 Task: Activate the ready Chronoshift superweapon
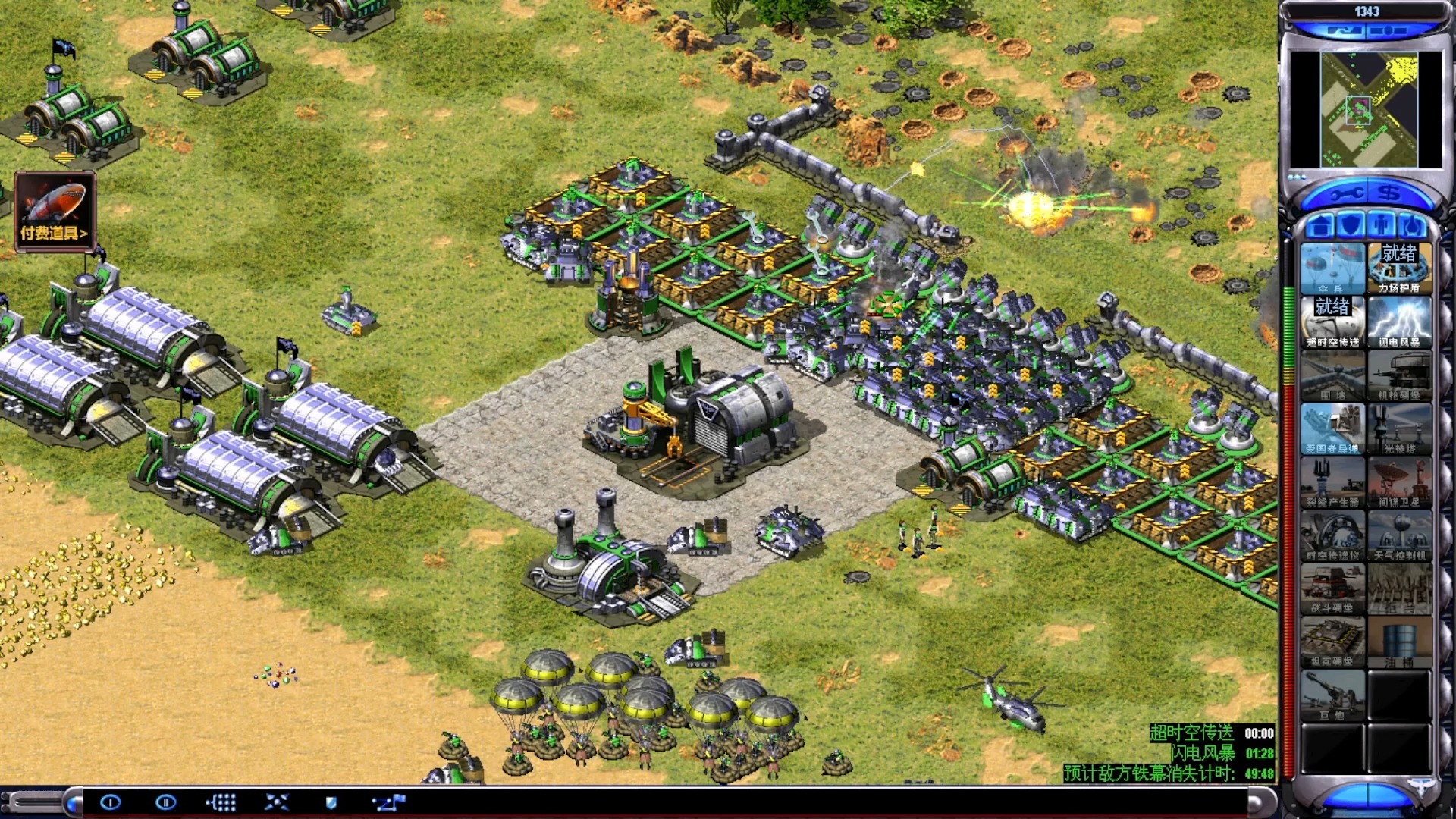1332,322
